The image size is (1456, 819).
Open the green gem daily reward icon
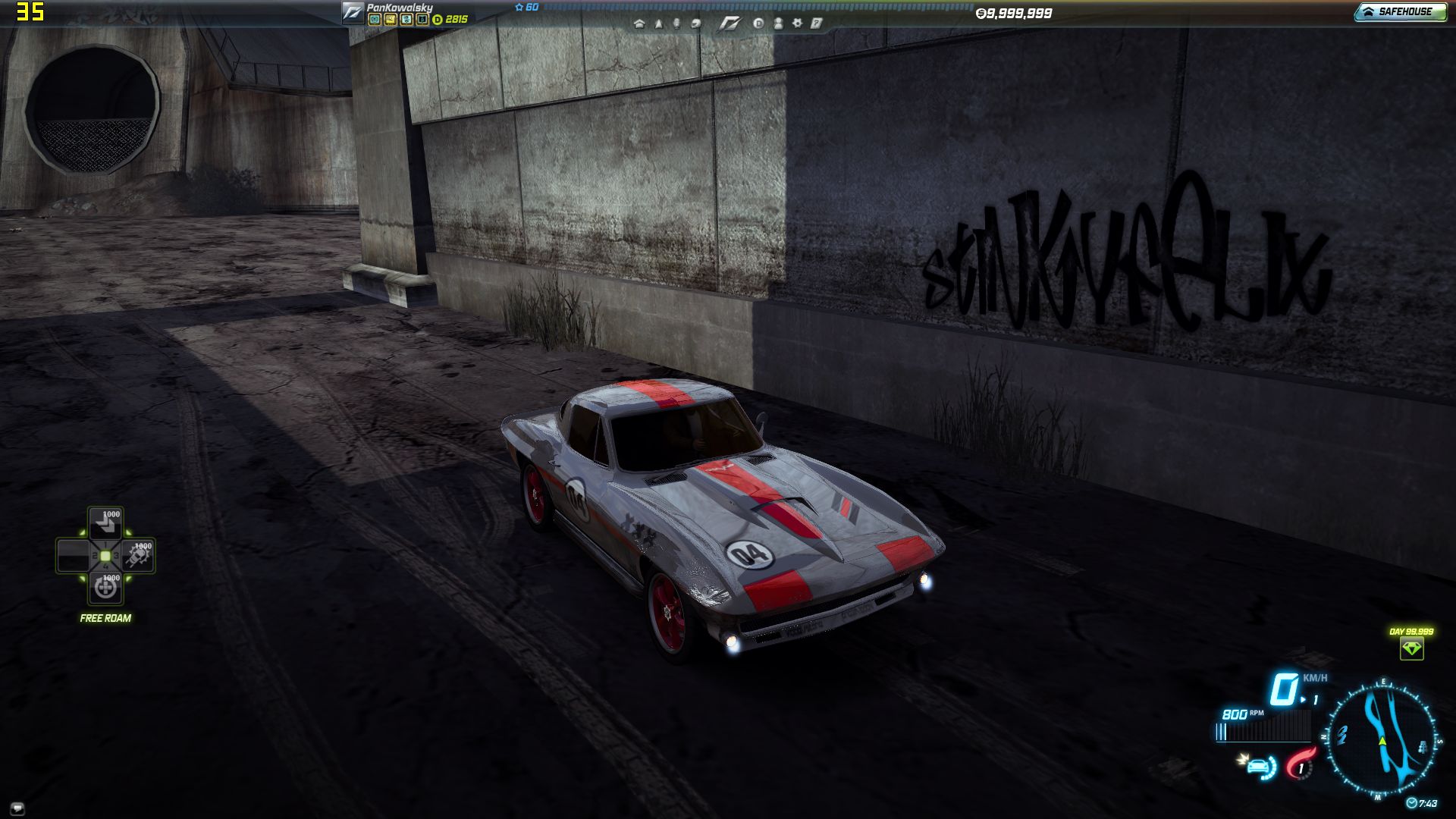coord(1411,648)
